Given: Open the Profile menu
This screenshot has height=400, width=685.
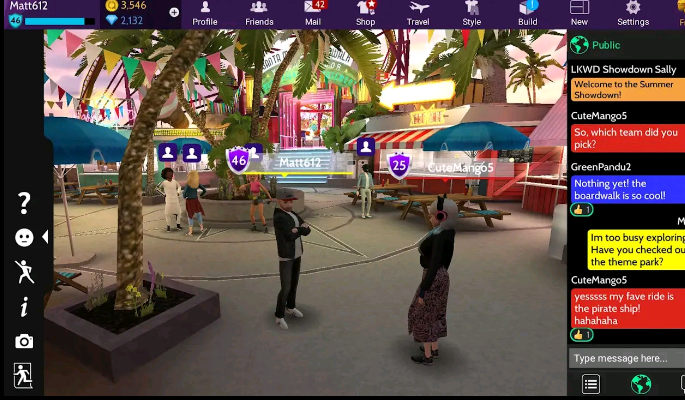Looking at the screenshot, I should pyautogui.click(x=204, y=13).
